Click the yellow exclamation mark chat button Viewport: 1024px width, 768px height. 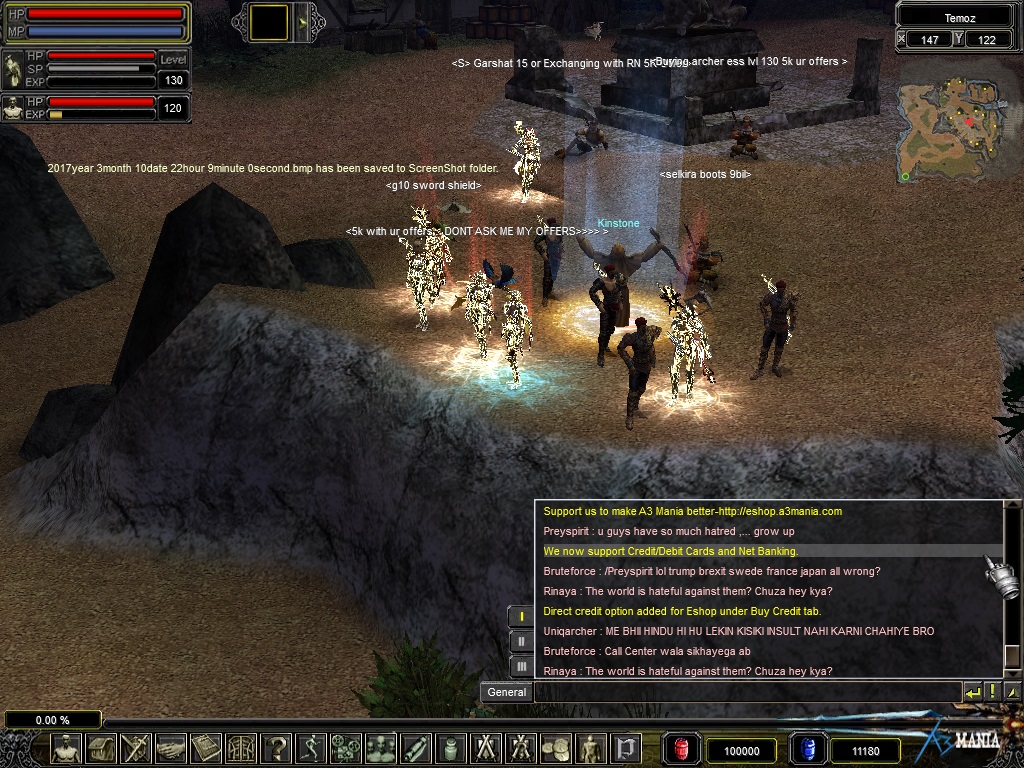pyautogui.click(x=992, y=692)
